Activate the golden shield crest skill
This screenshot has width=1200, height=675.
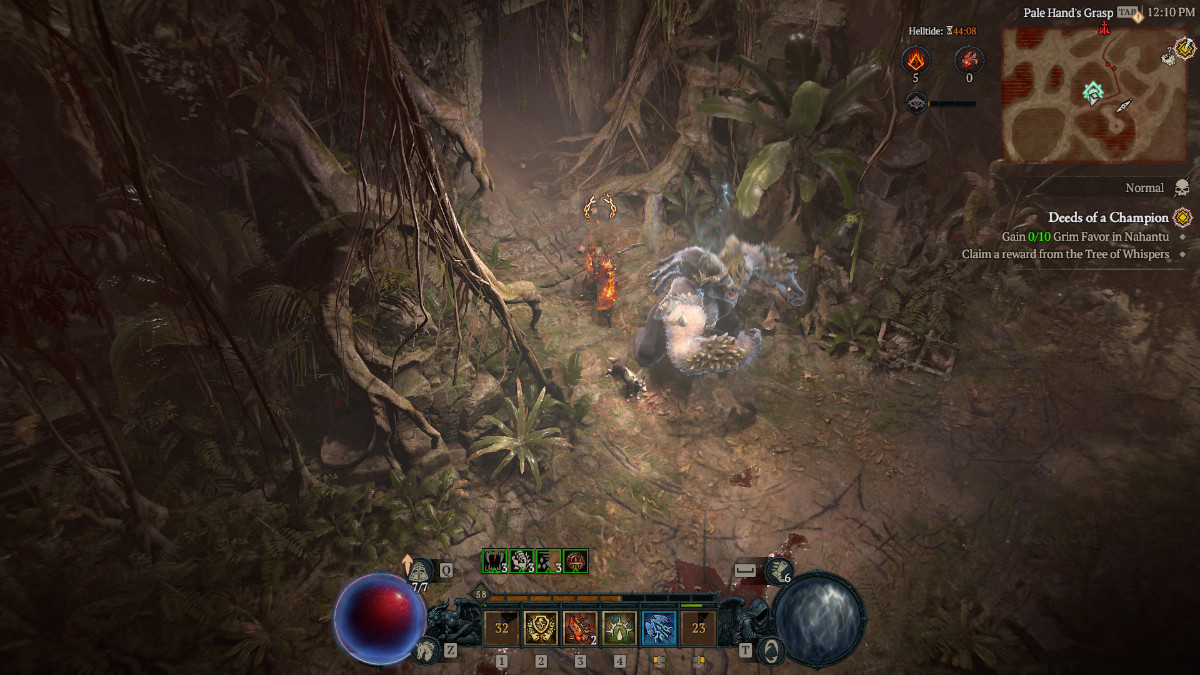[541, 628]
